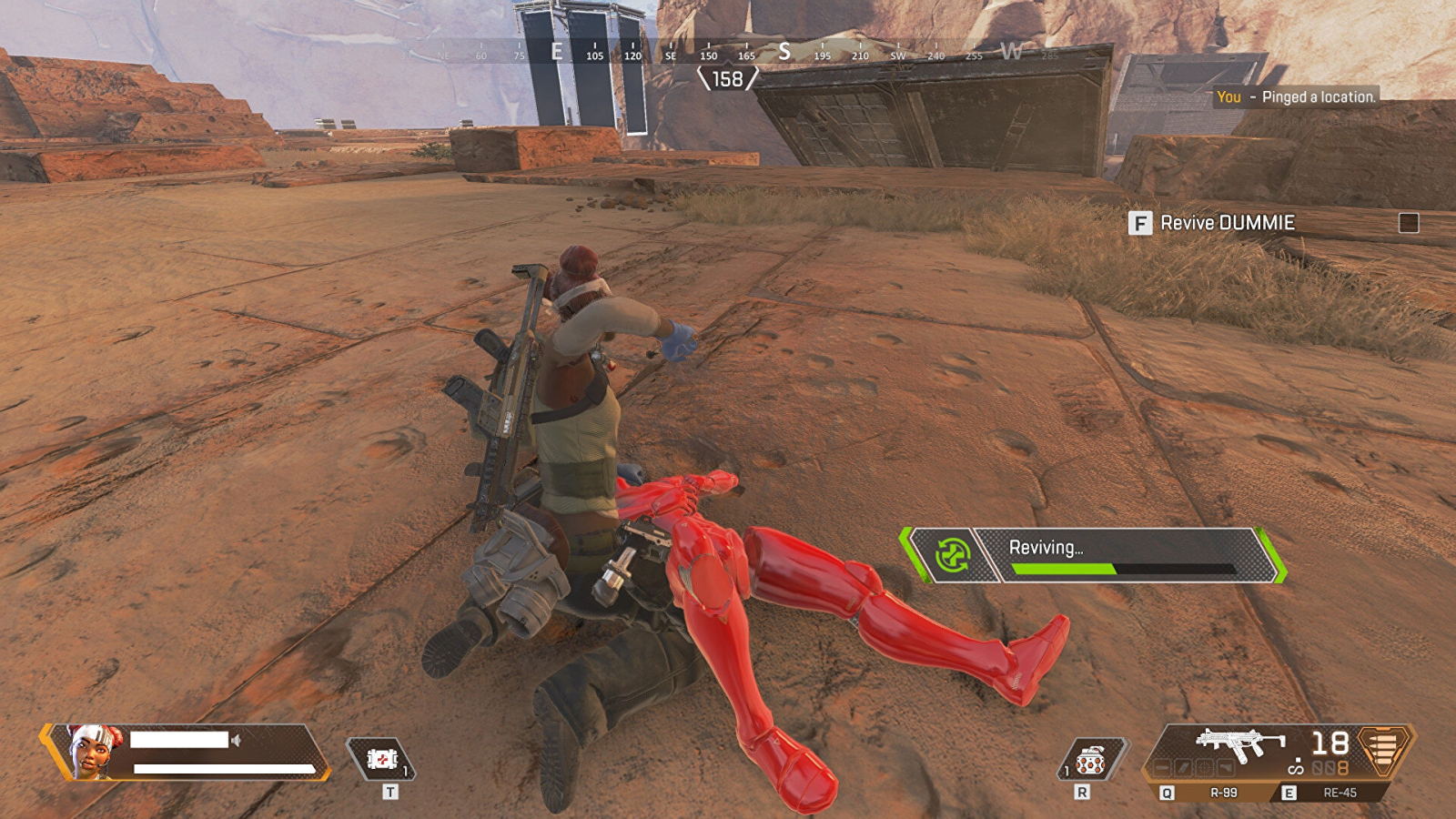1456x819 pixels.
Task: Activate the D.O.C. heal drone ability
Action: click(x=382, y=759)
